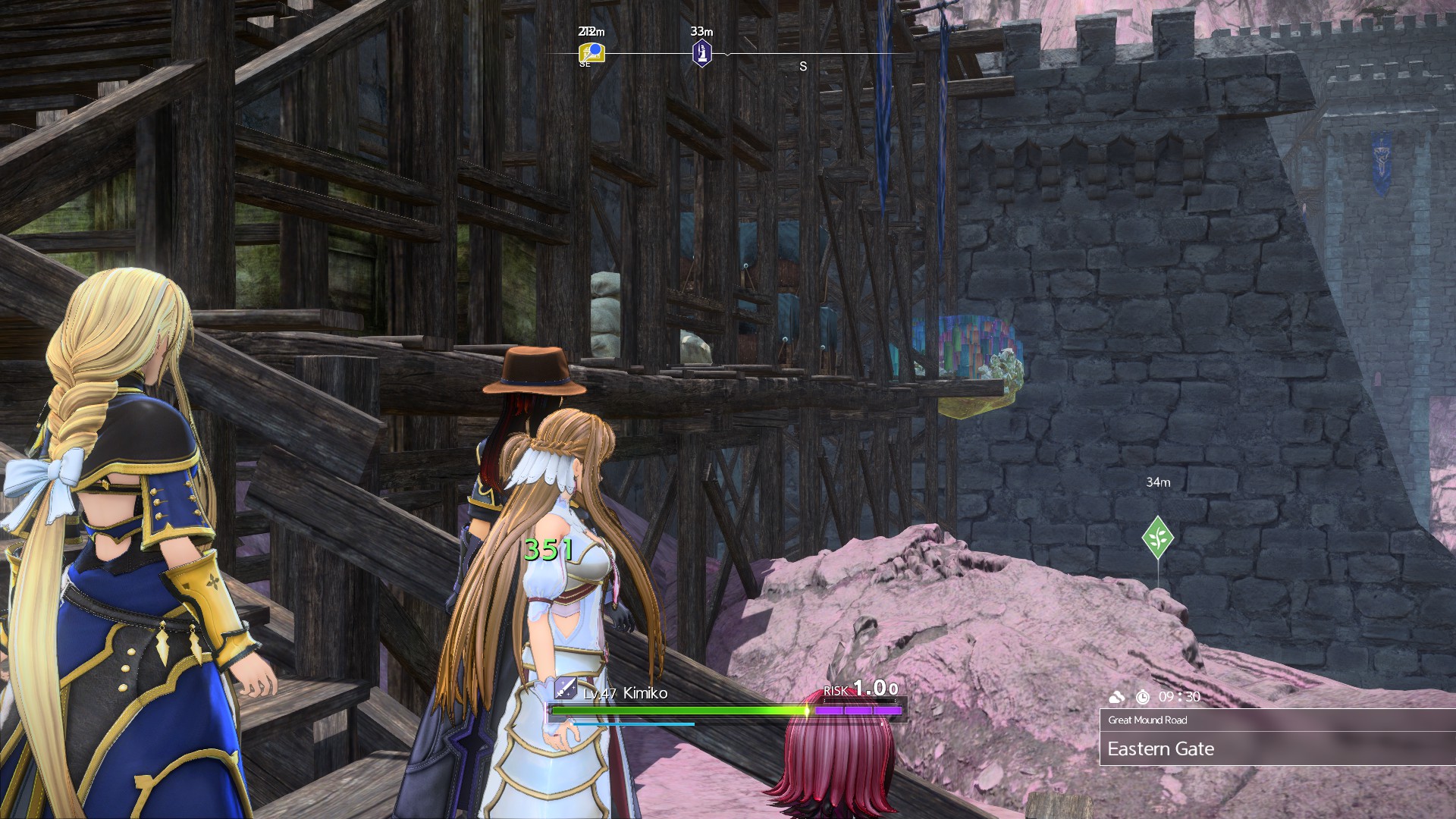Viewport: 1456px width, 819px height.
Task: Toggle the rightmost RISK gauge segment
Action: 887,708
